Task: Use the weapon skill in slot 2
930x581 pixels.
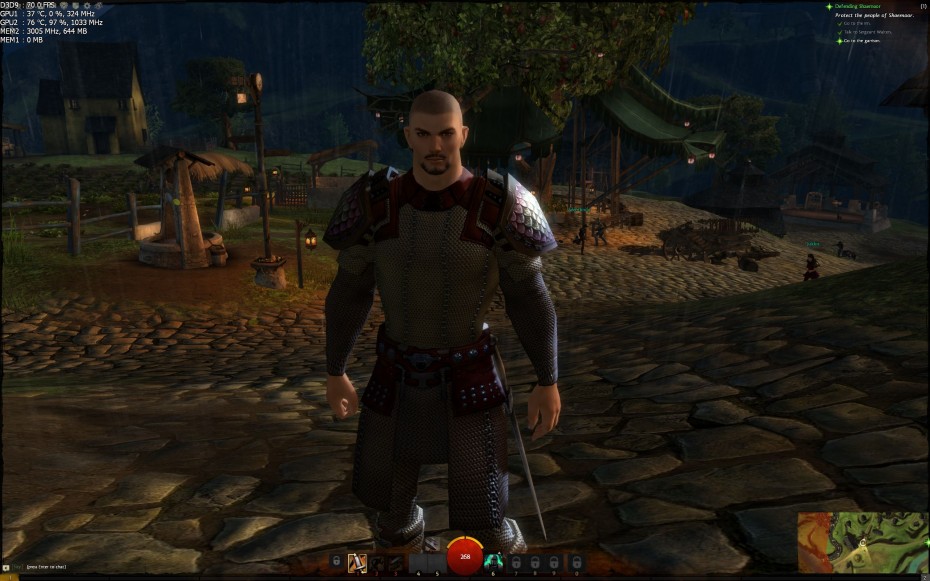Action: (x=378, y=562)
